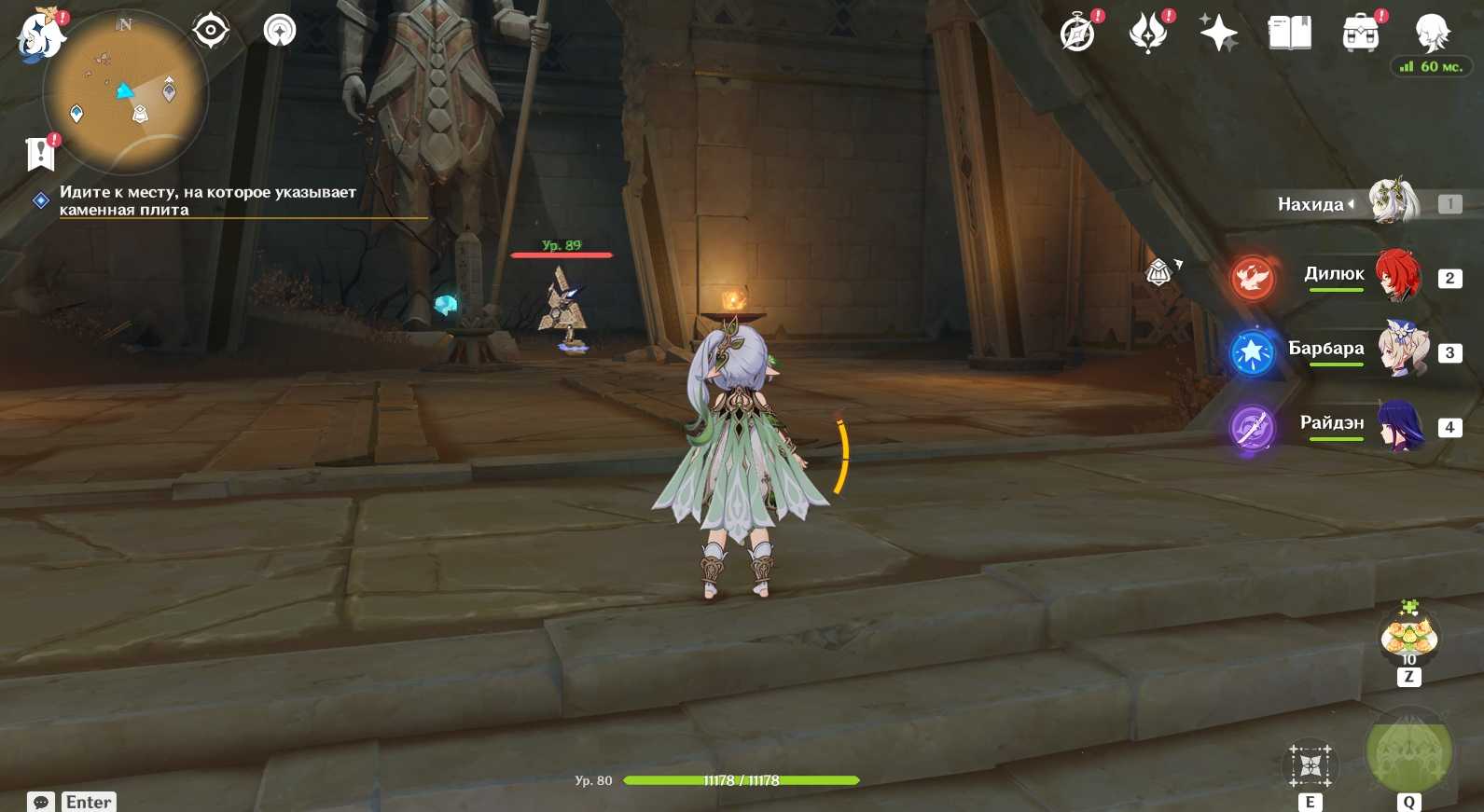Open the events compass icon
The image size is (1484, 812).
(1077, 34)
